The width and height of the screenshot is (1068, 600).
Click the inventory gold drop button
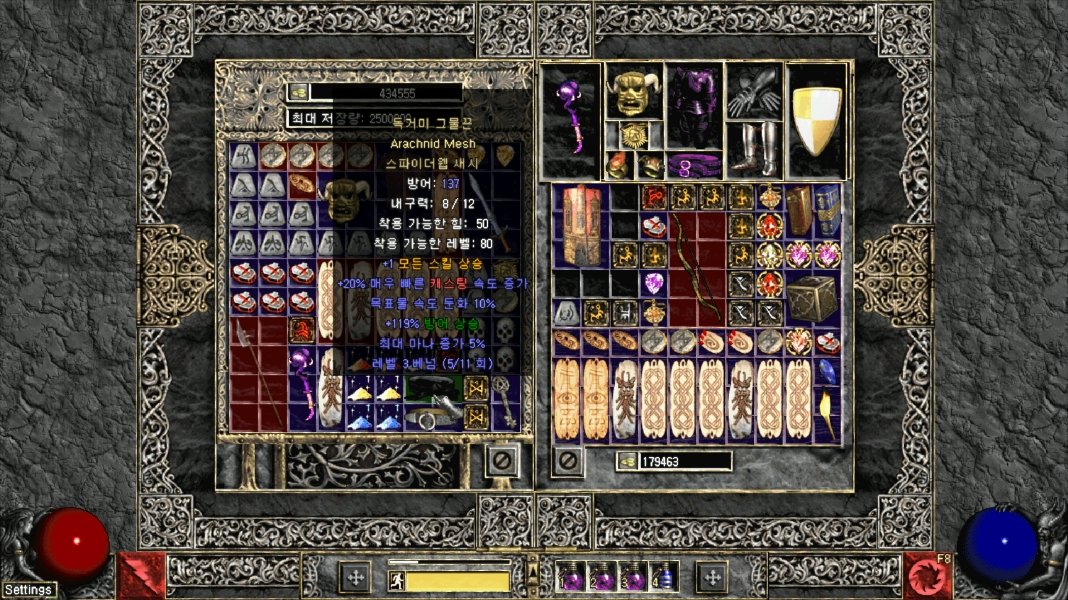pyautogui.click(x=626, y=461)
